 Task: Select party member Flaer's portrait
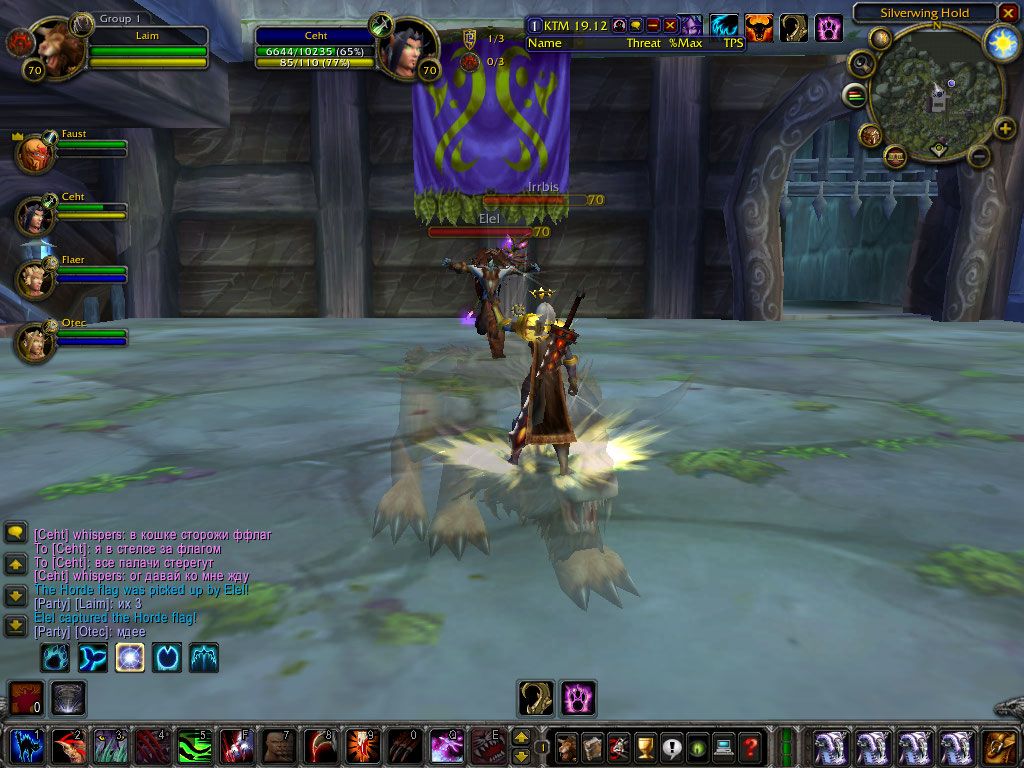click(x=35, y=279)
